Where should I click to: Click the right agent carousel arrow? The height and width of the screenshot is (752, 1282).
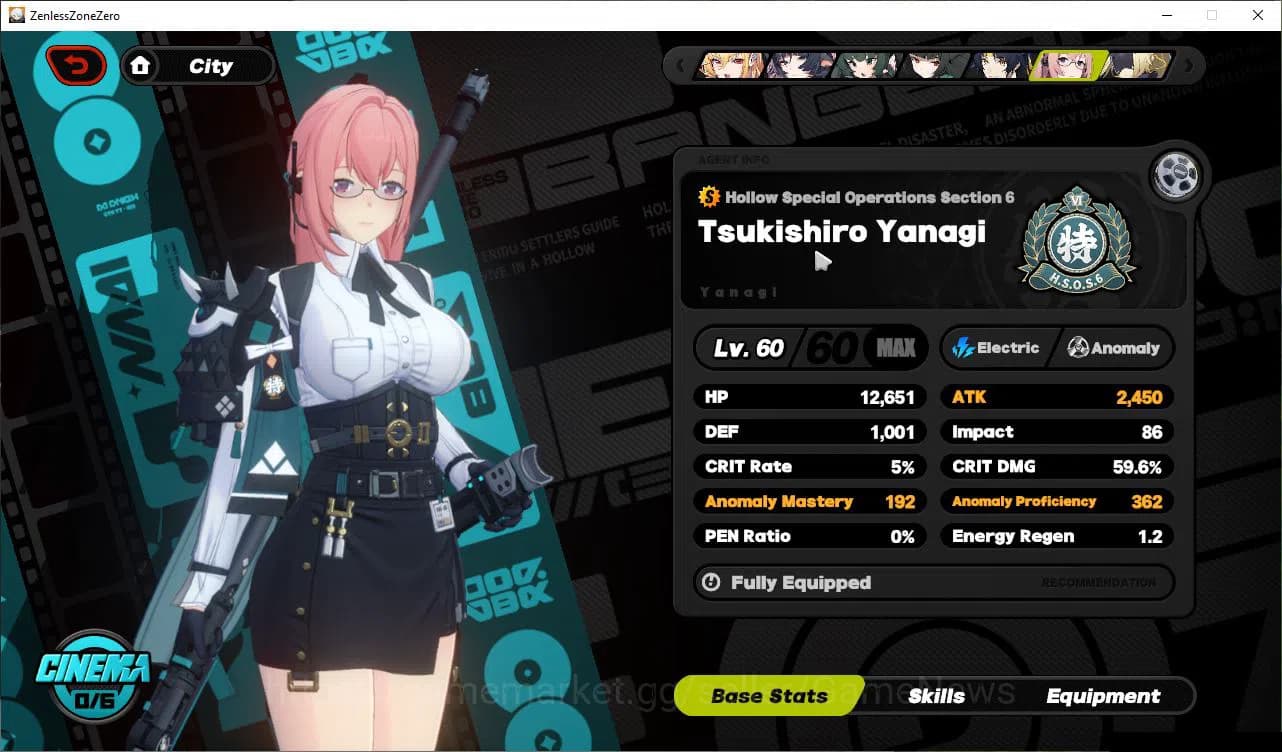point(1188,65)
